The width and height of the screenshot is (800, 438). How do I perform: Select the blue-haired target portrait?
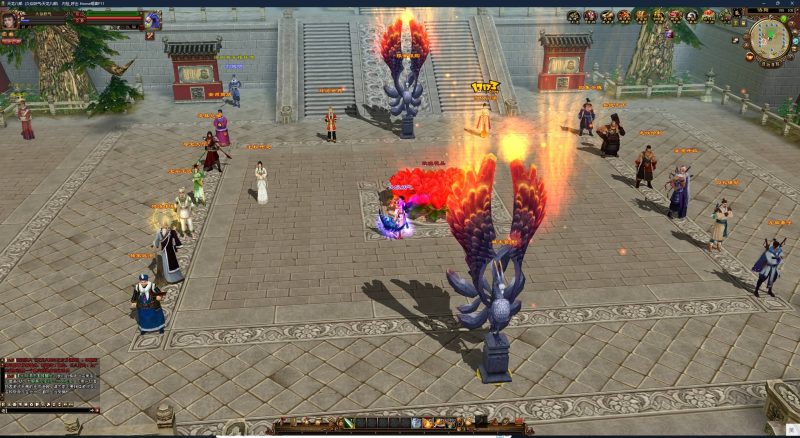click(x=152, y=19)
